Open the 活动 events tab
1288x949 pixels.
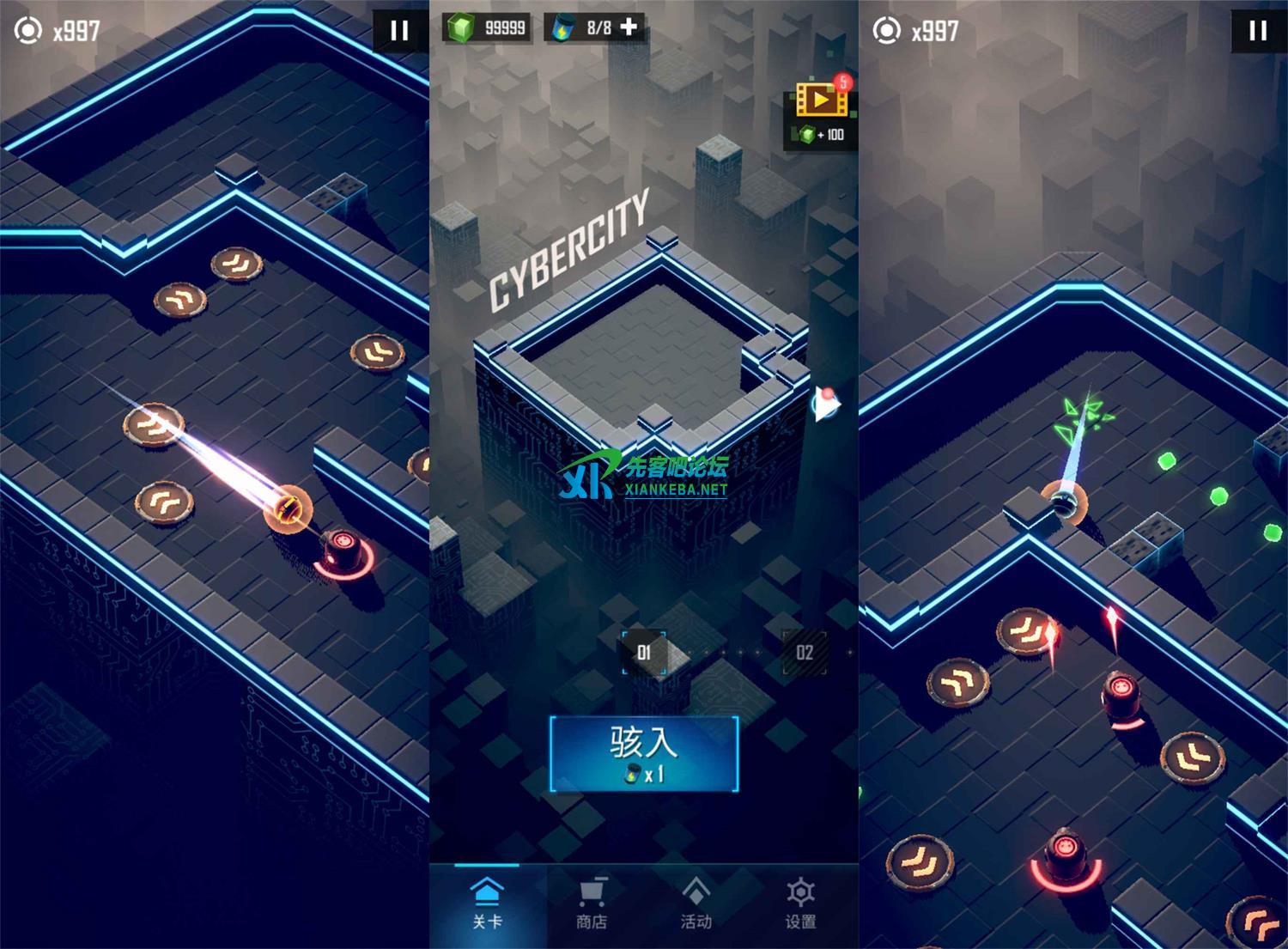[x=696, y=903]
